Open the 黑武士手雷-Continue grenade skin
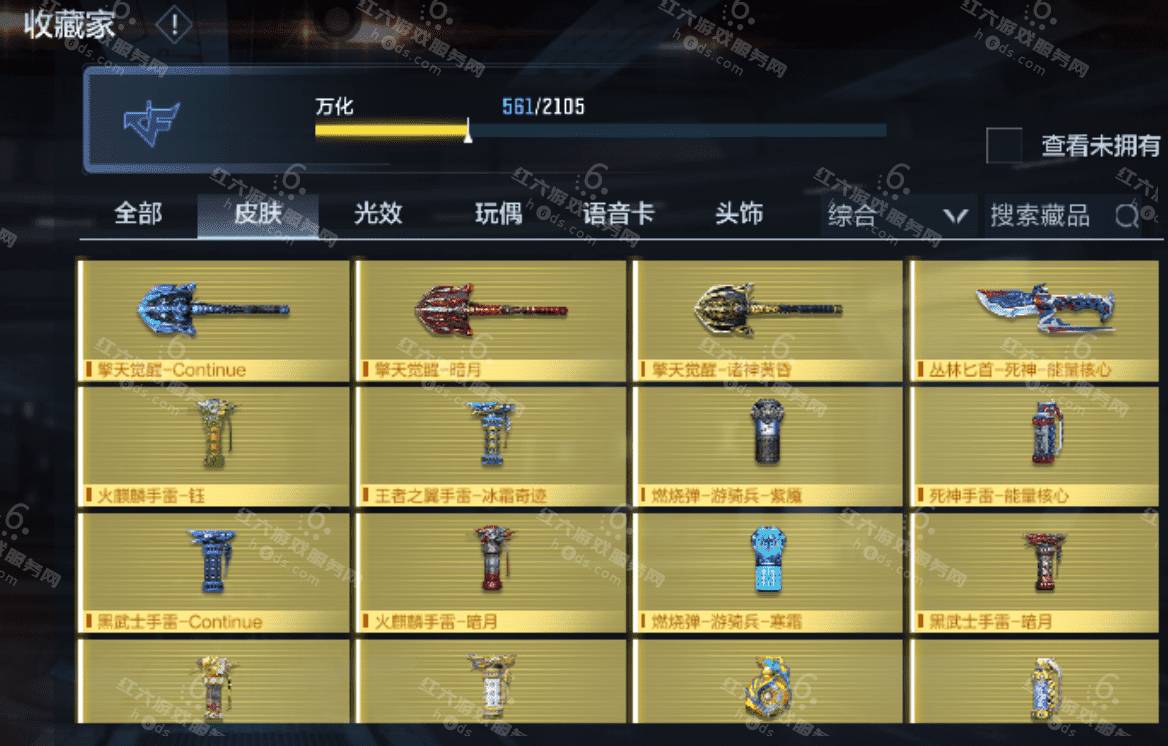The image size is (1168, 746). pyautogui.click(x=214, y=572)
